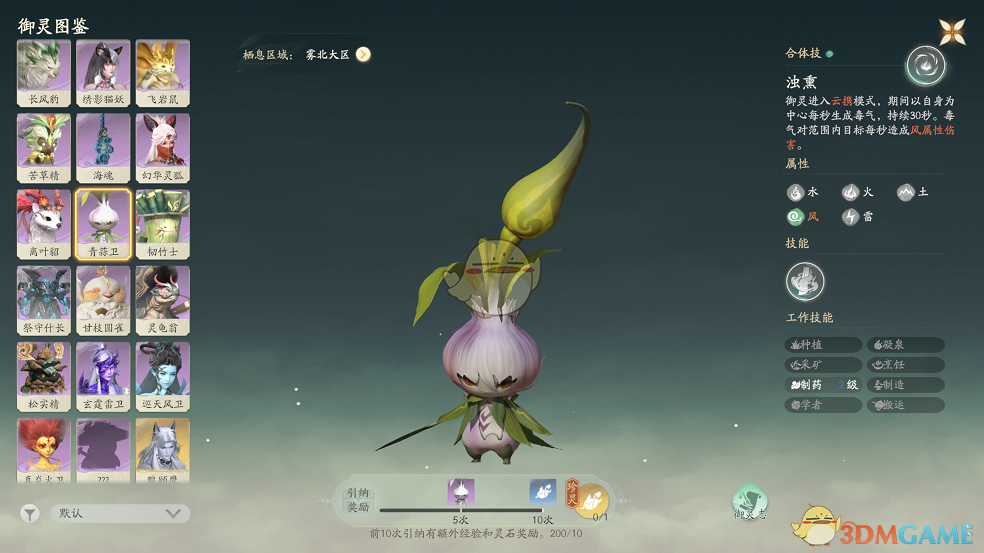Open the 海魂 spirit entry
Screen dimensions: 984x553
pos(103,148)
